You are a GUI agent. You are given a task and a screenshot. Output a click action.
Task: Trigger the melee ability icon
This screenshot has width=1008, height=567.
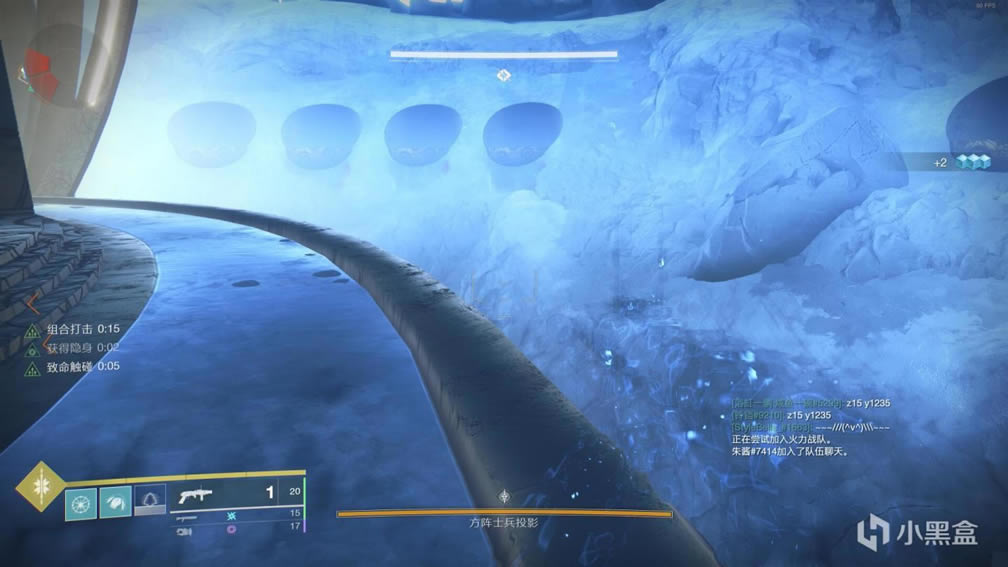[x=115, y=504]
